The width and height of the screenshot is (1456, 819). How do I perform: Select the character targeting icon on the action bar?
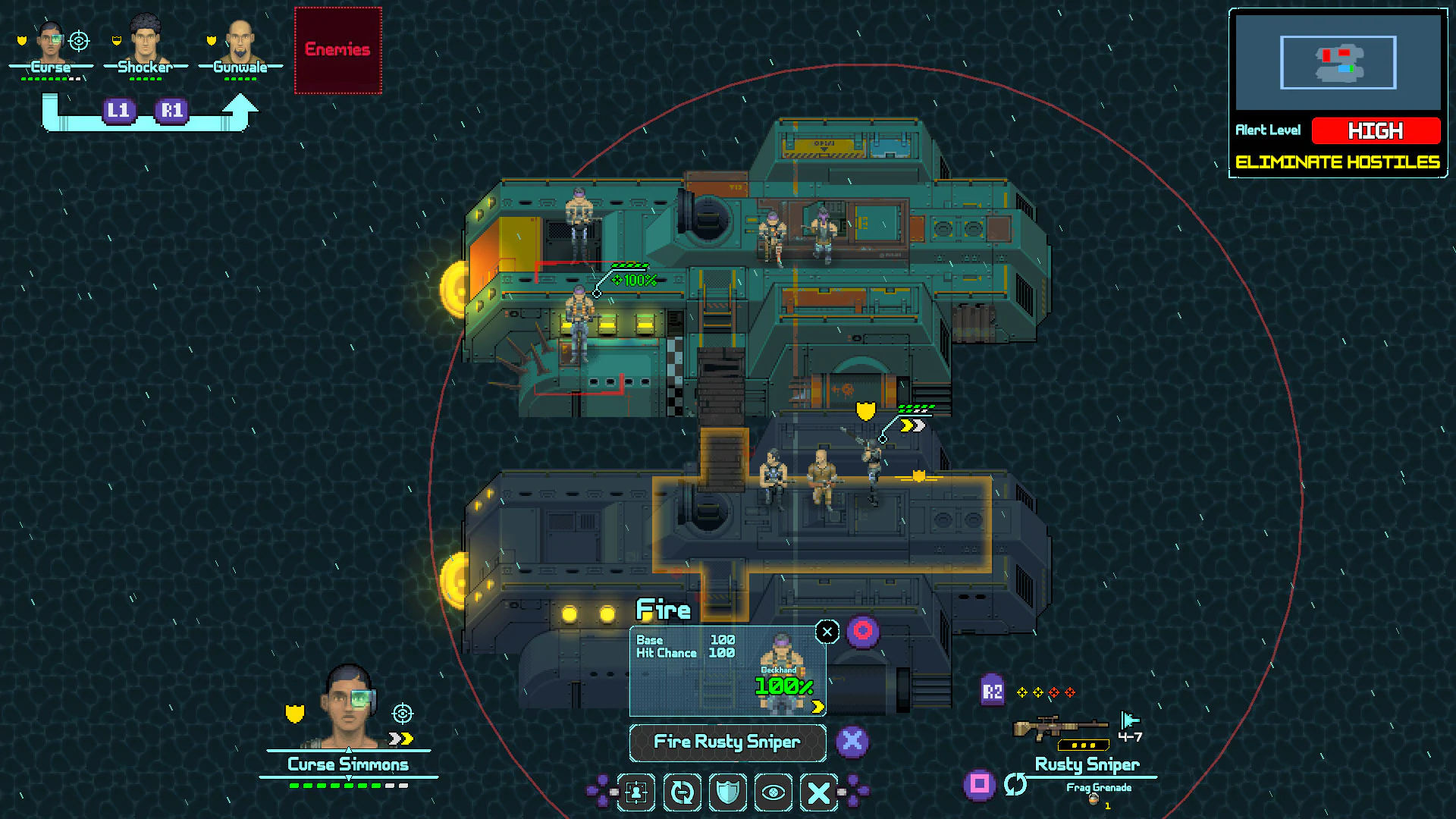(635, 792)
